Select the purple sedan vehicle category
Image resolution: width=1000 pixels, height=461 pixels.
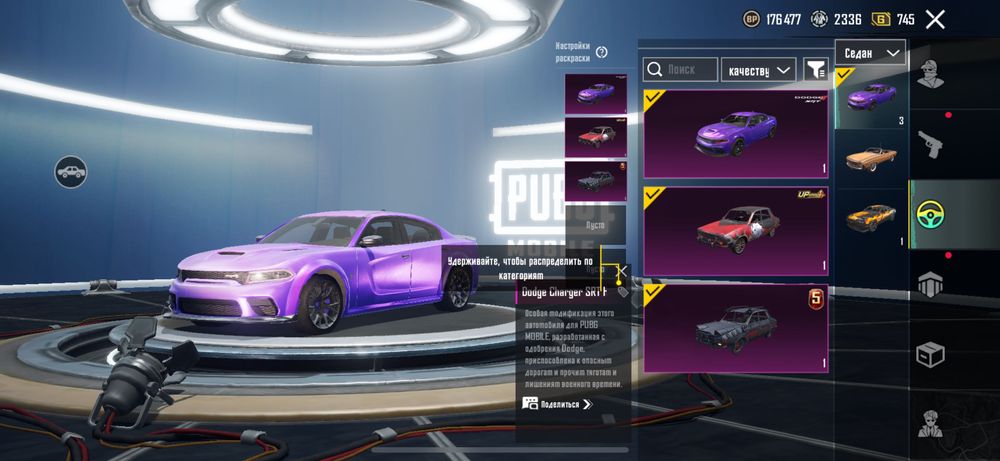click(871, 100)
